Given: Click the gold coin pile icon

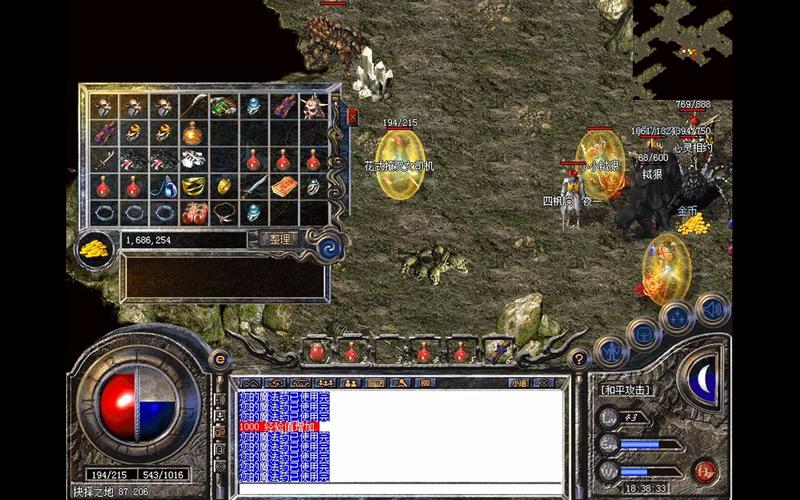Looking at the screenshot, I should point(96,248).
